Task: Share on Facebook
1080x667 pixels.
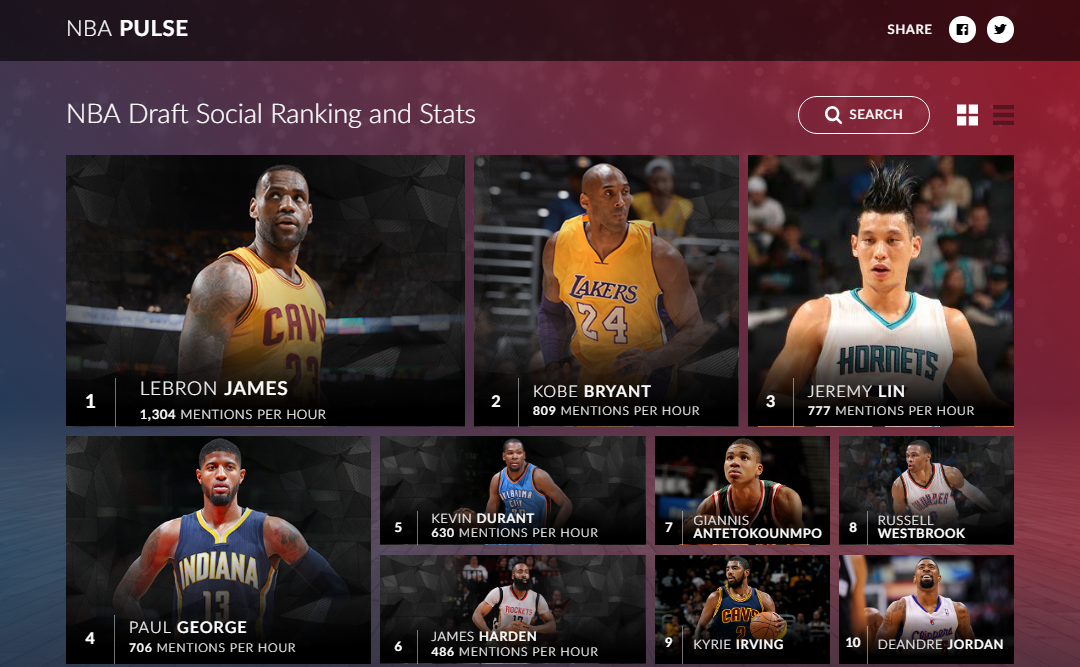Action: click(x=962, y=30)
